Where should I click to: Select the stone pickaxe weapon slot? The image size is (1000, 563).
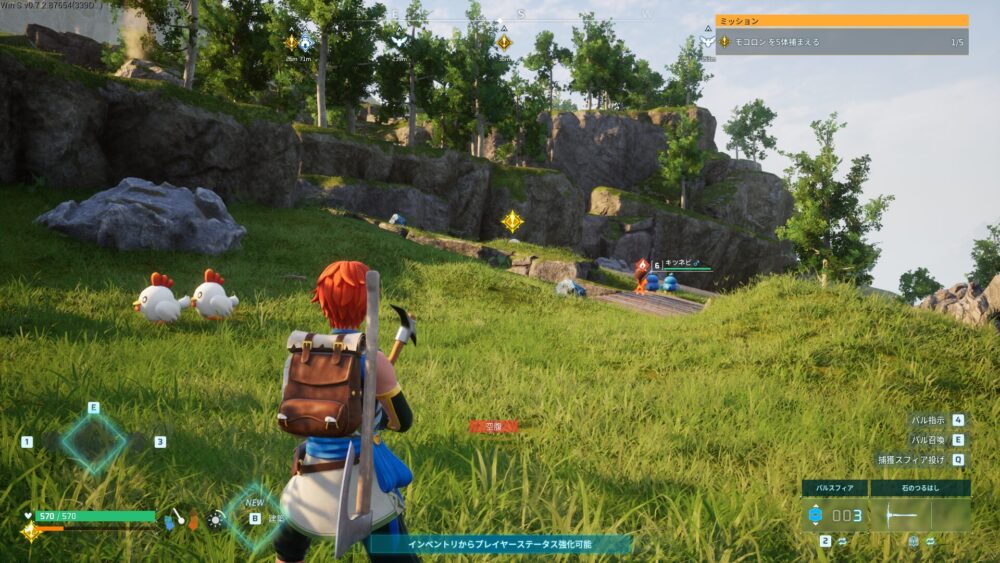tap(920, 514)
